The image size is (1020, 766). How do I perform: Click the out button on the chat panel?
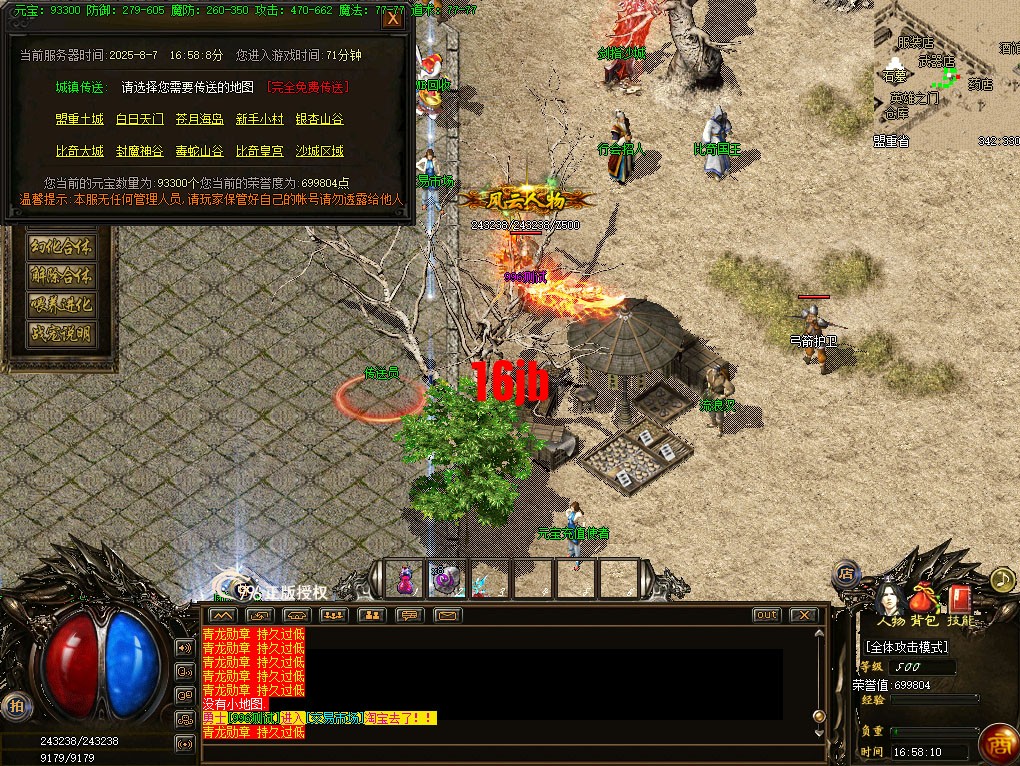coord(766,615)
